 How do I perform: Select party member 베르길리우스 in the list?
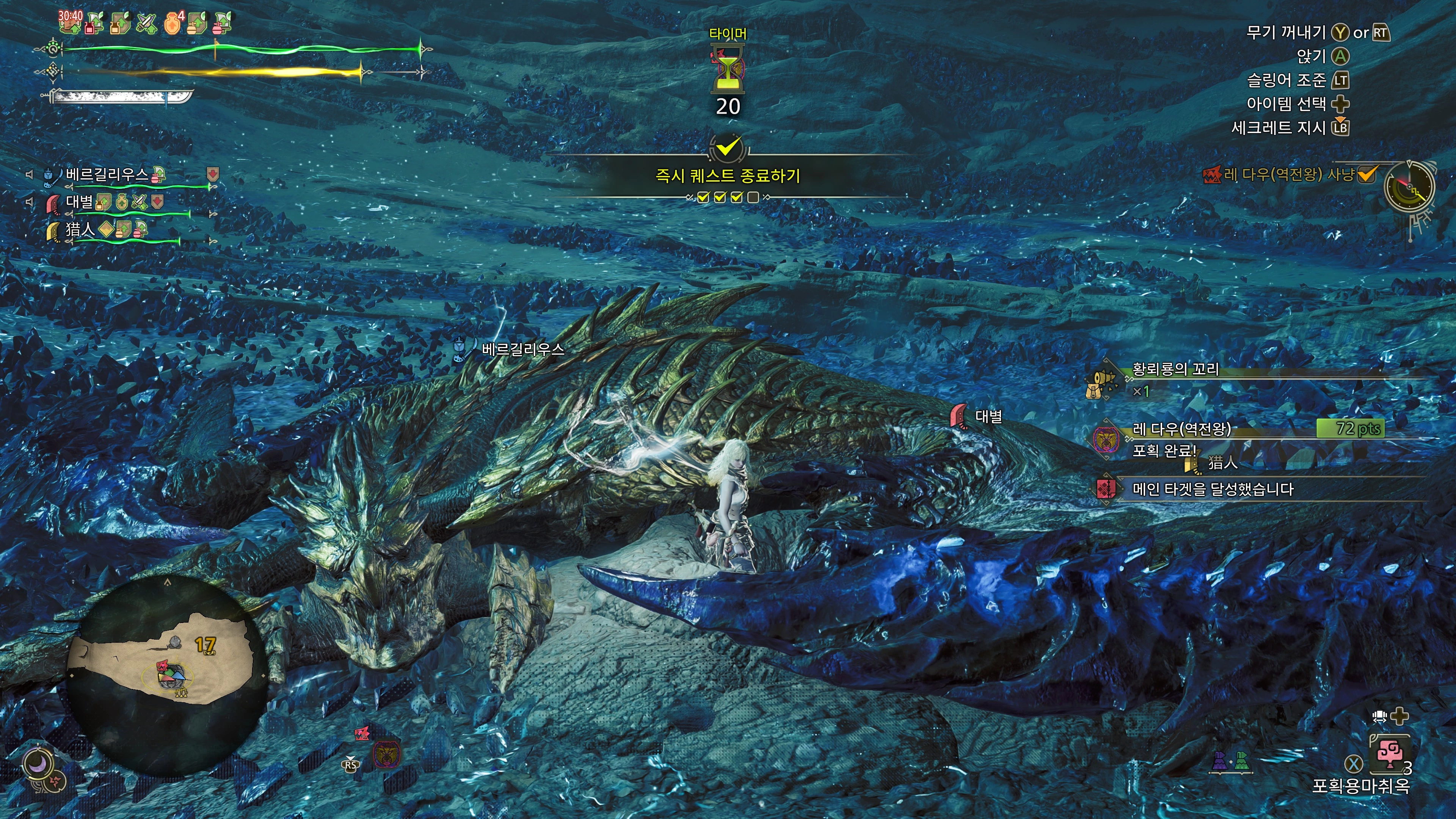pos(107,174)
